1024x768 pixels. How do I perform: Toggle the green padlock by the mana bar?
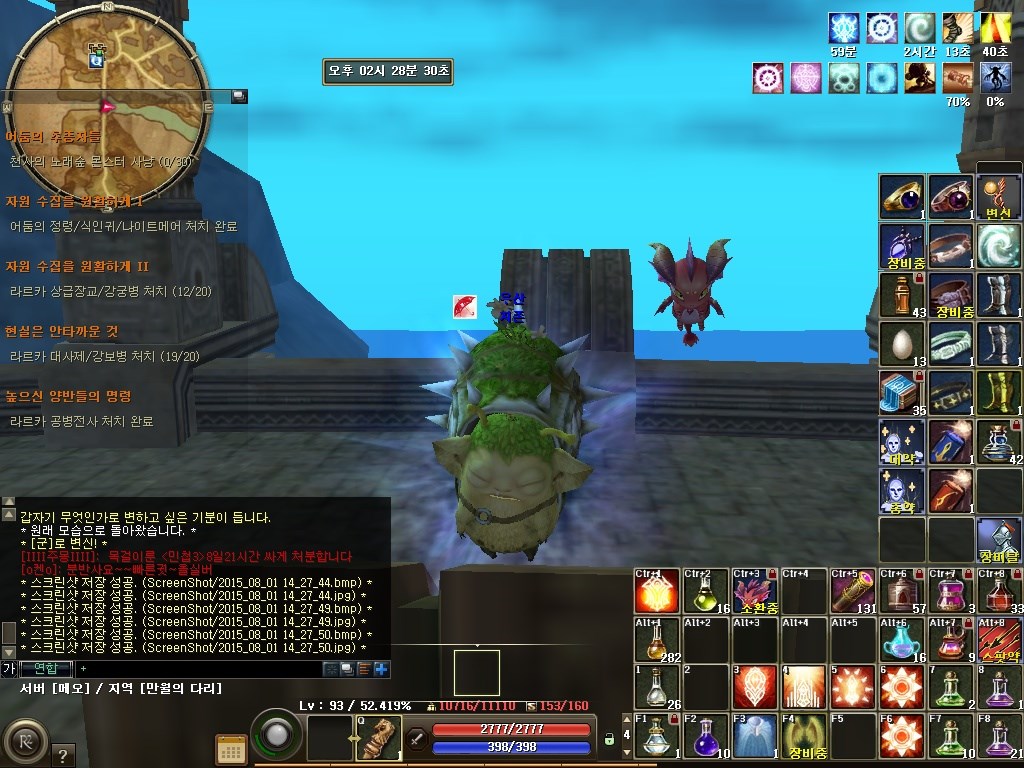pyautogui.click(x=608, y=740)
